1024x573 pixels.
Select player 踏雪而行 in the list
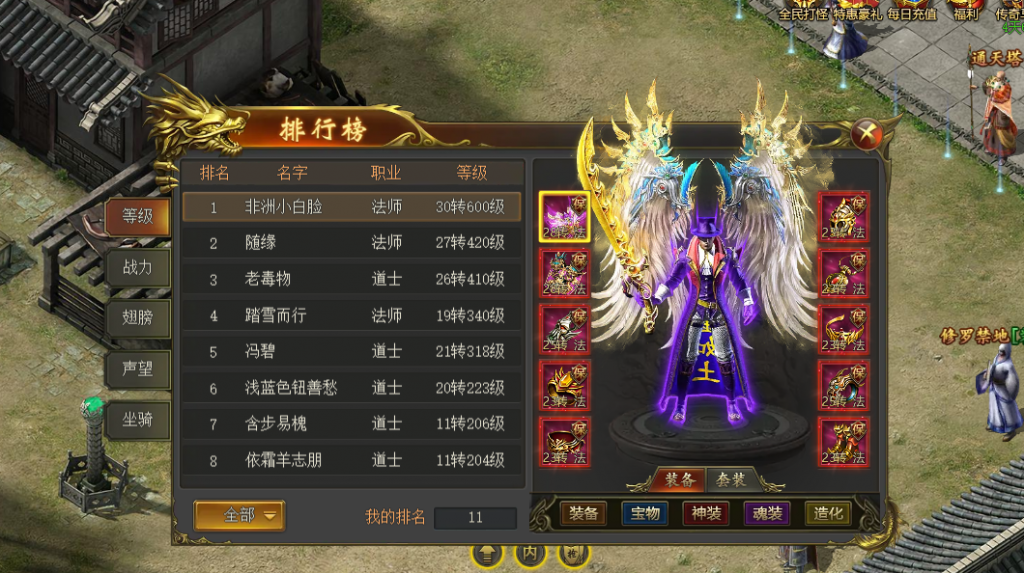(x=352, y=315)
